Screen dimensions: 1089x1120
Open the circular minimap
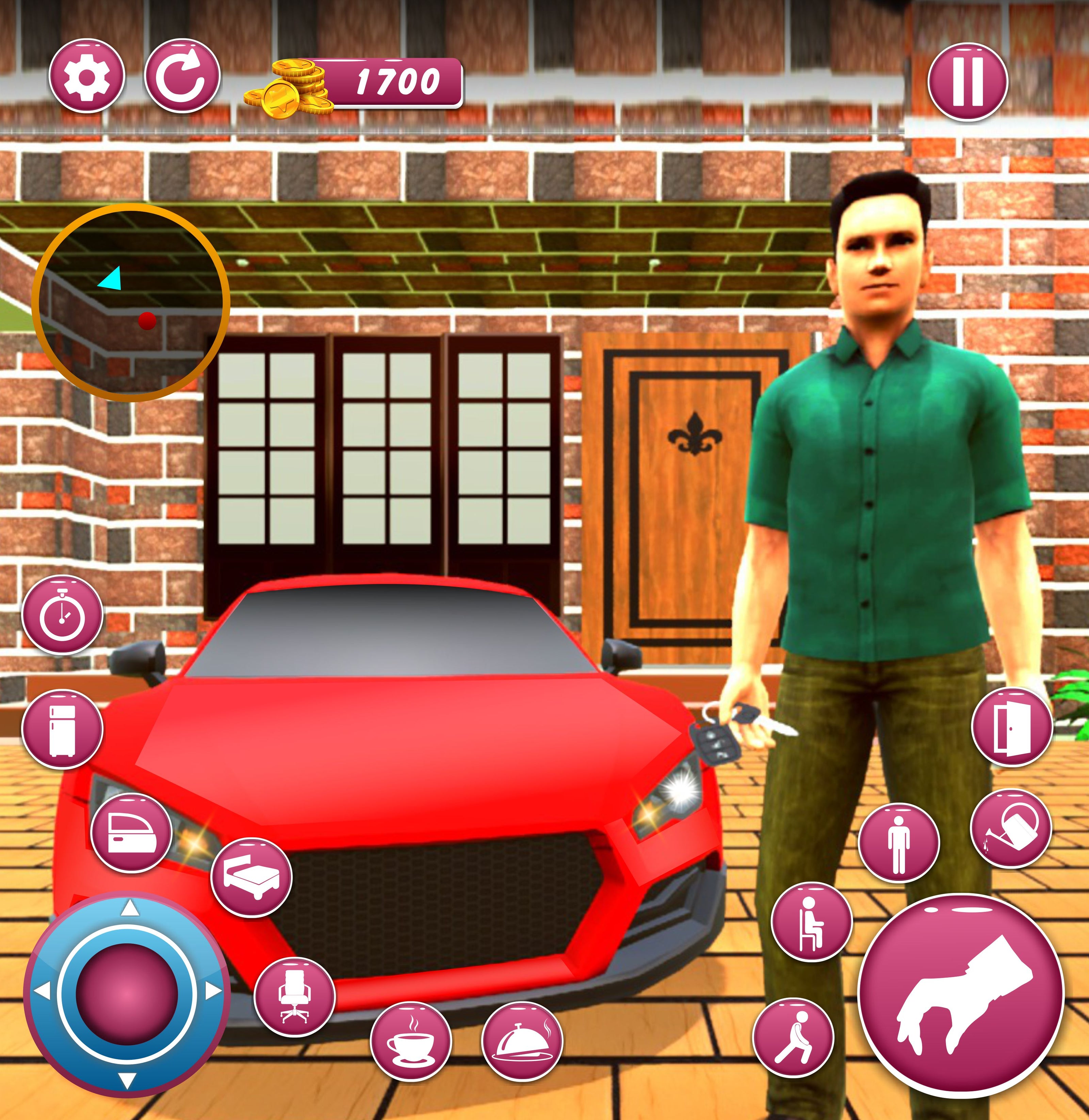pos(131,302)
